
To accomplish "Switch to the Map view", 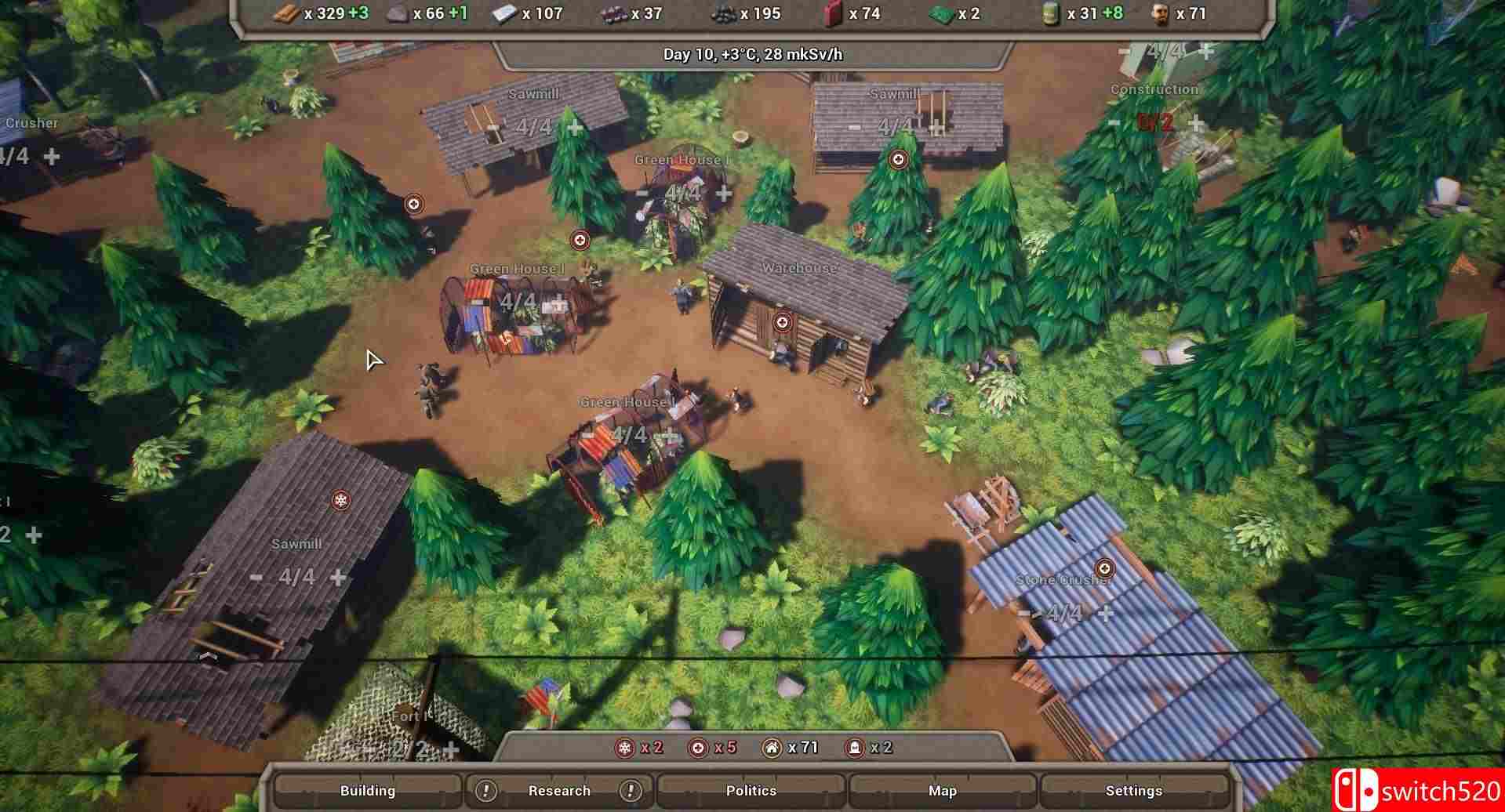I will pyautogui.click(x=942, y=790).
